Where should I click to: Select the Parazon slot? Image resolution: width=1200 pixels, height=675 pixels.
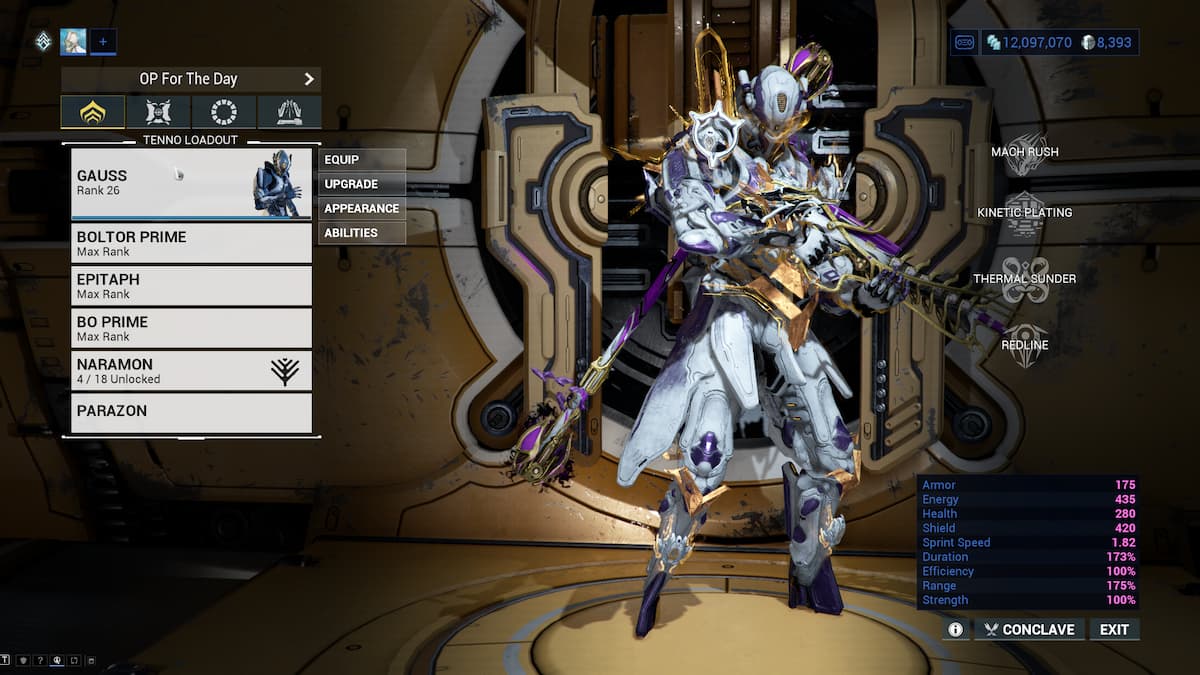191,412
